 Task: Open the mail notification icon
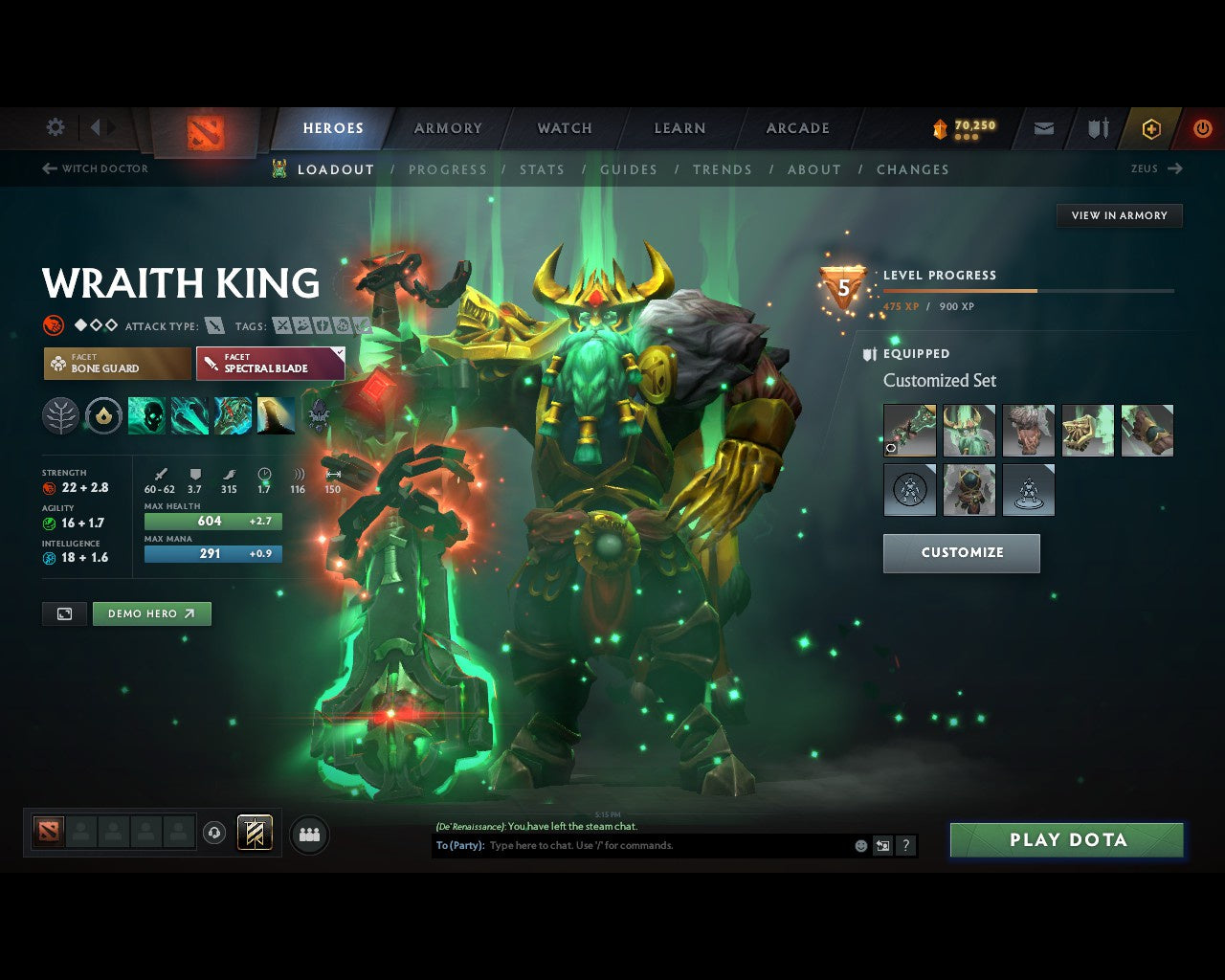pos(1042,128)
